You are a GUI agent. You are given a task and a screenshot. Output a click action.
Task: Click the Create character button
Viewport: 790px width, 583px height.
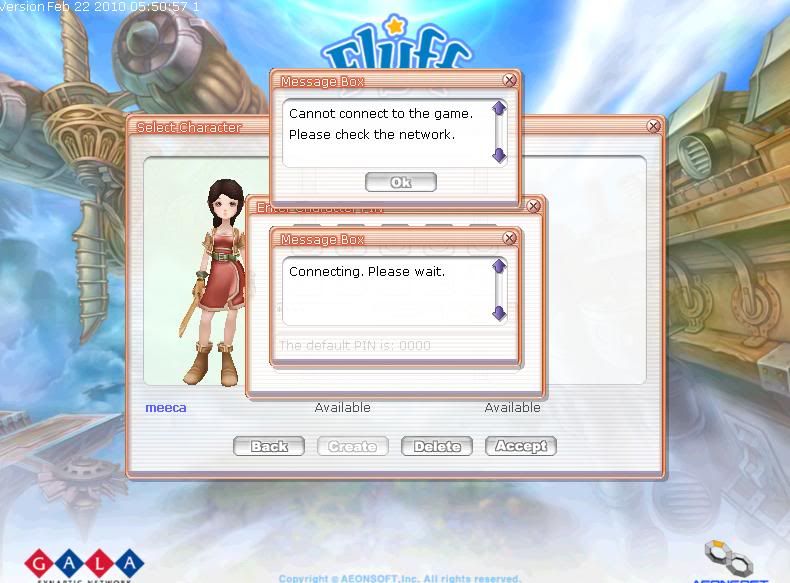pyautogui.click(x=353, y=446)
